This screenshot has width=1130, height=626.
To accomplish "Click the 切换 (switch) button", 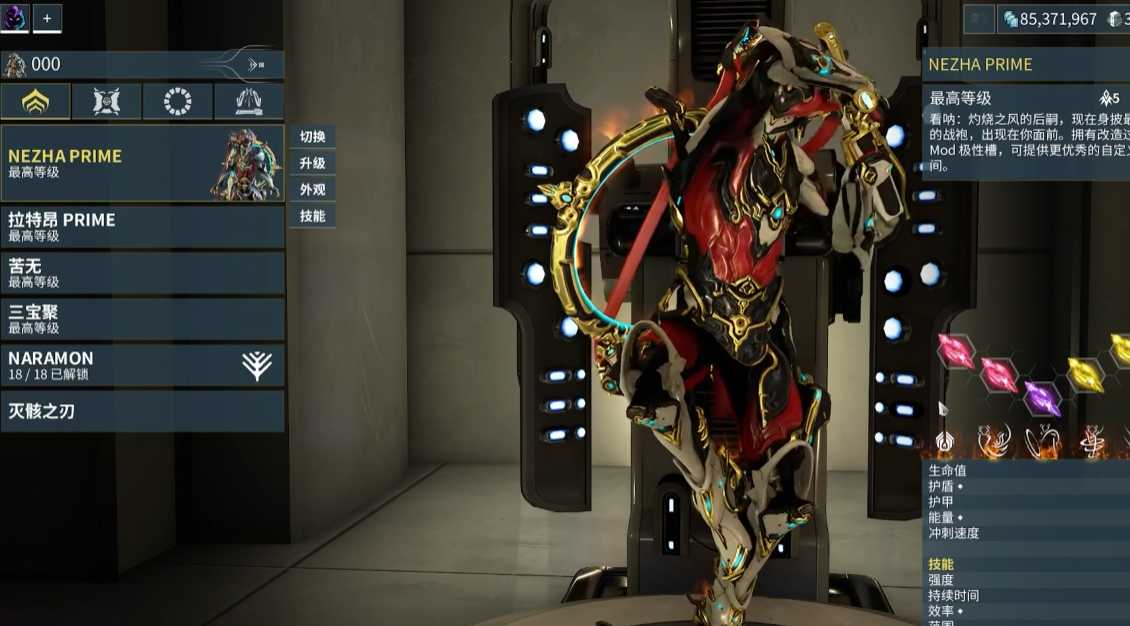I will click(312, 137).
